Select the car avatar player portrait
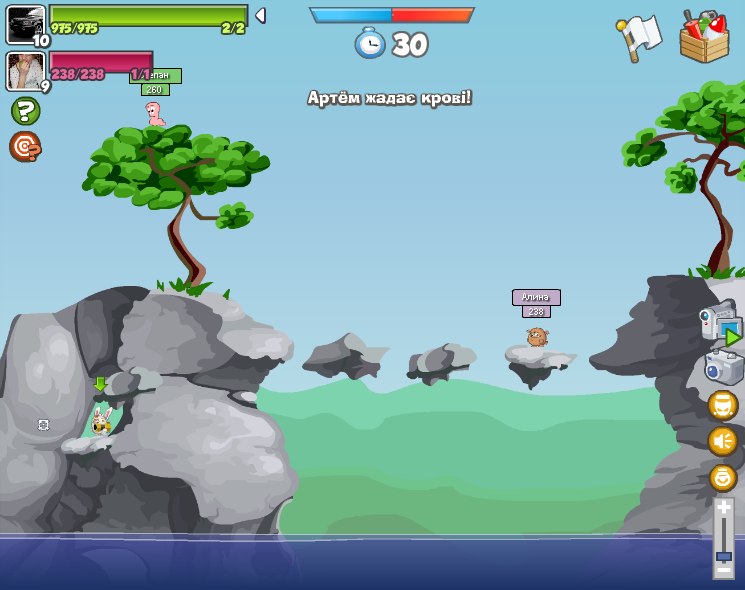This screenshot has width=745, height=590. 25,23
